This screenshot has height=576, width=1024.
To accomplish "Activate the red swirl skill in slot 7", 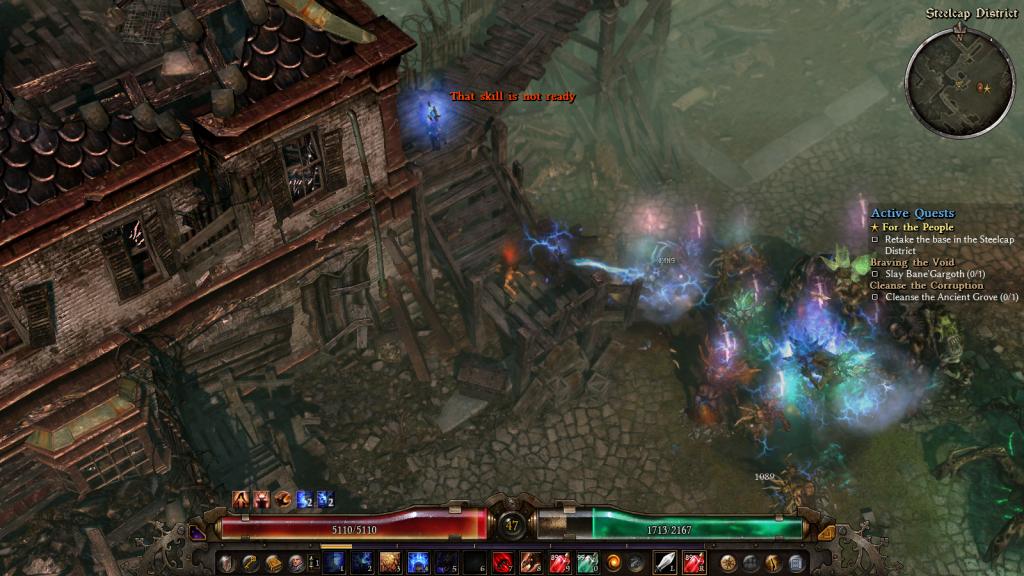I will pyautogui.click(x=502, y=563).
